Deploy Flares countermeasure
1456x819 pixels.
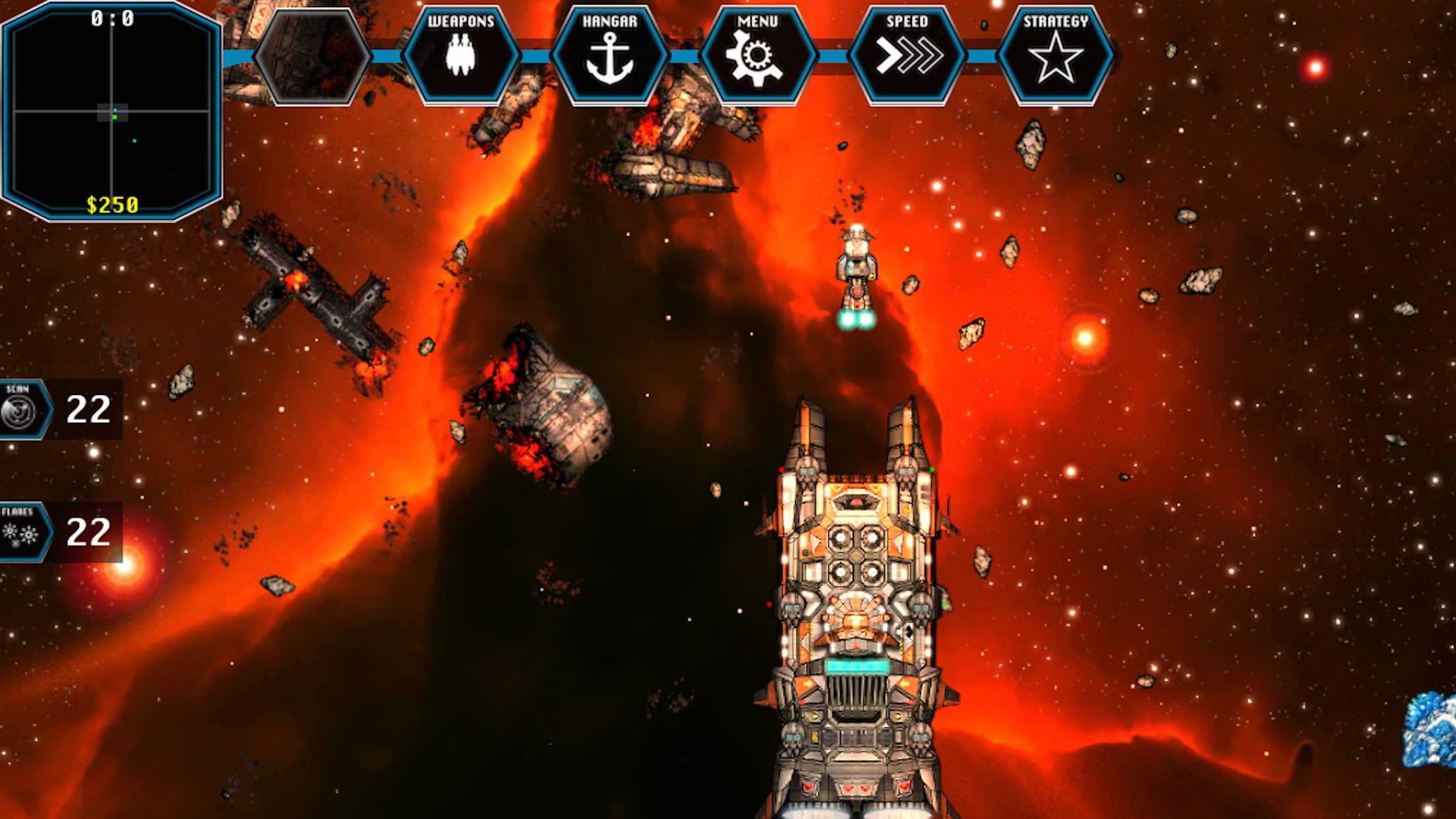(22, 532)
